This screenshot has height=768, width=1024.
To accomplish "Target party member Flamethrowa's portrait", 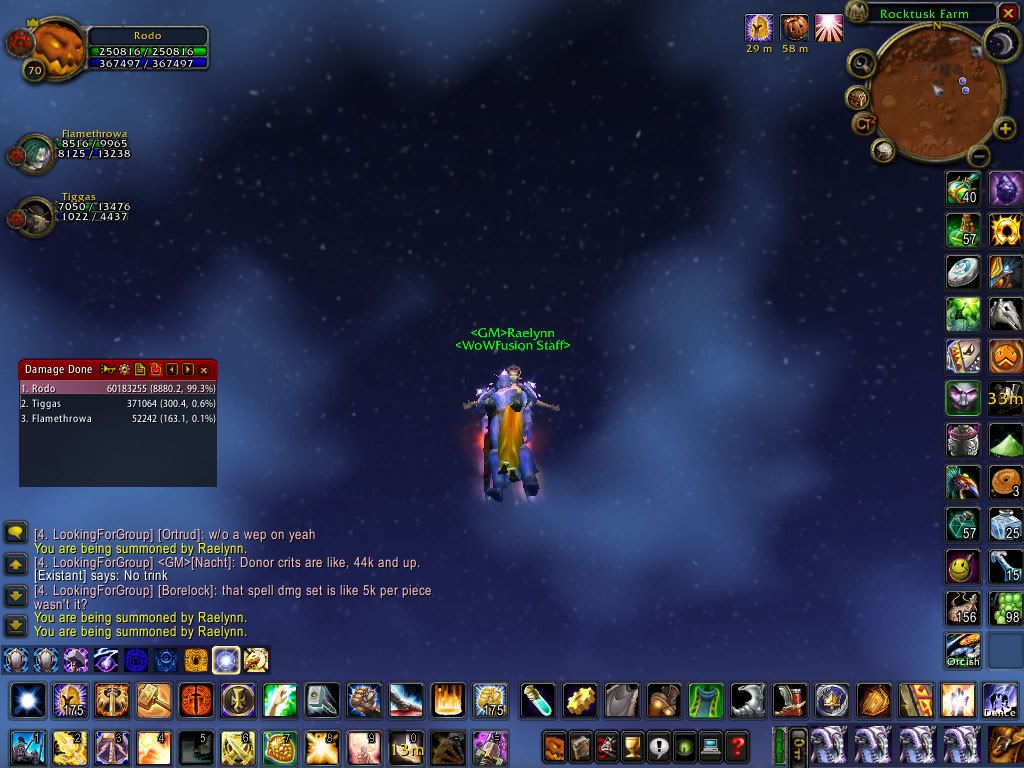I will point(36,153).
